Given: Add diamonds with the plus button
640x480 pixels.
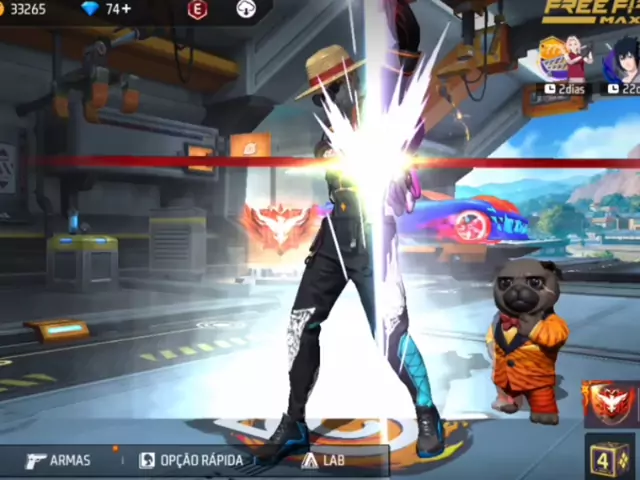Looking at the screenshot, I should click(126, 9).
